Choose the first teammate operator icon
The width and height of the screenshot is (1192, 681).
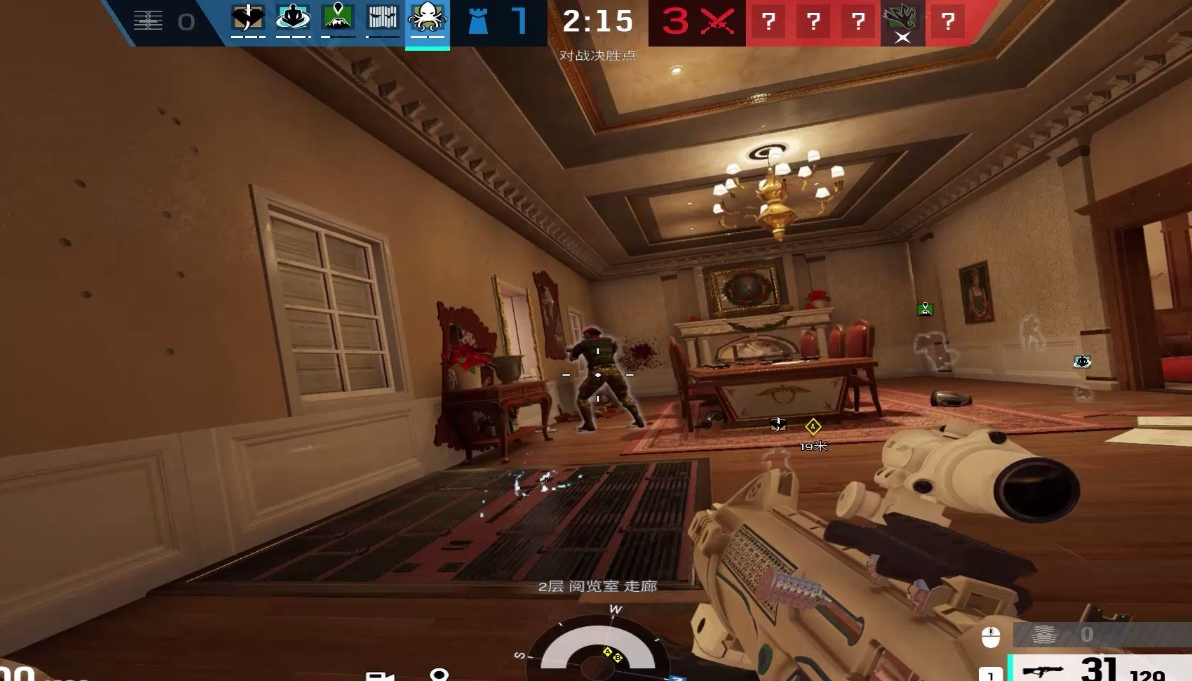(x=247, y=19)
